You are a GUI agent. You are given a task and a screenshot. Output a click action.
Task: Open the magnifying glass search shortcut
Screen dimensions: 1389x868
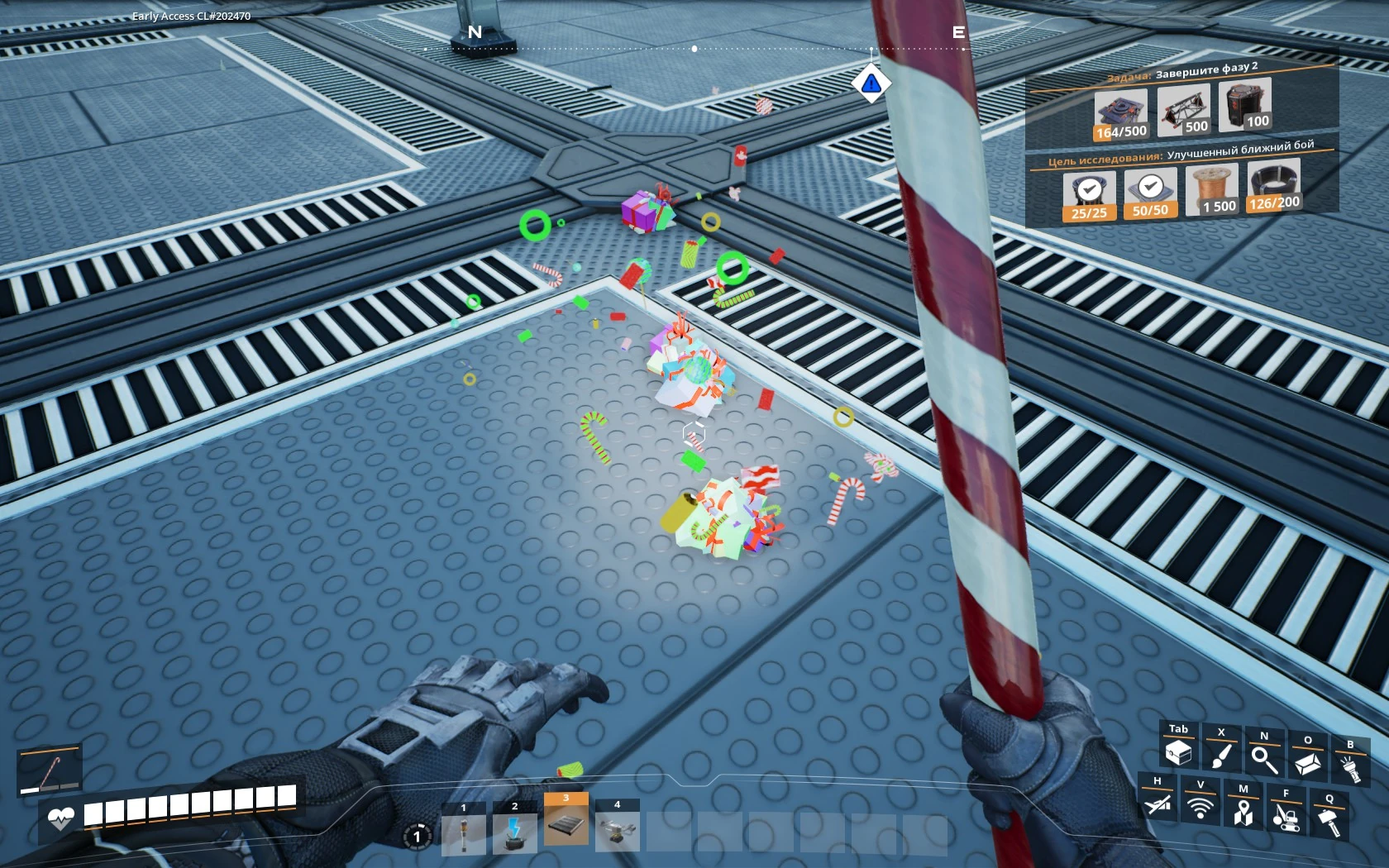(x=1264, y=758)
